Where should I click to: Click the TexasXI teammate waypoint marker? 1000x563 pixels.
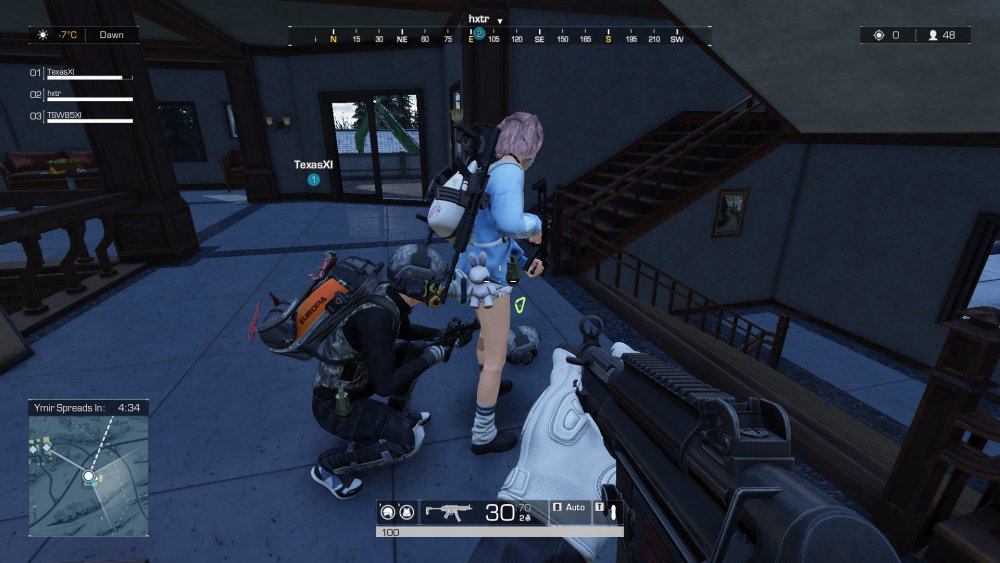pyautogui.click(x=313, y=180)
